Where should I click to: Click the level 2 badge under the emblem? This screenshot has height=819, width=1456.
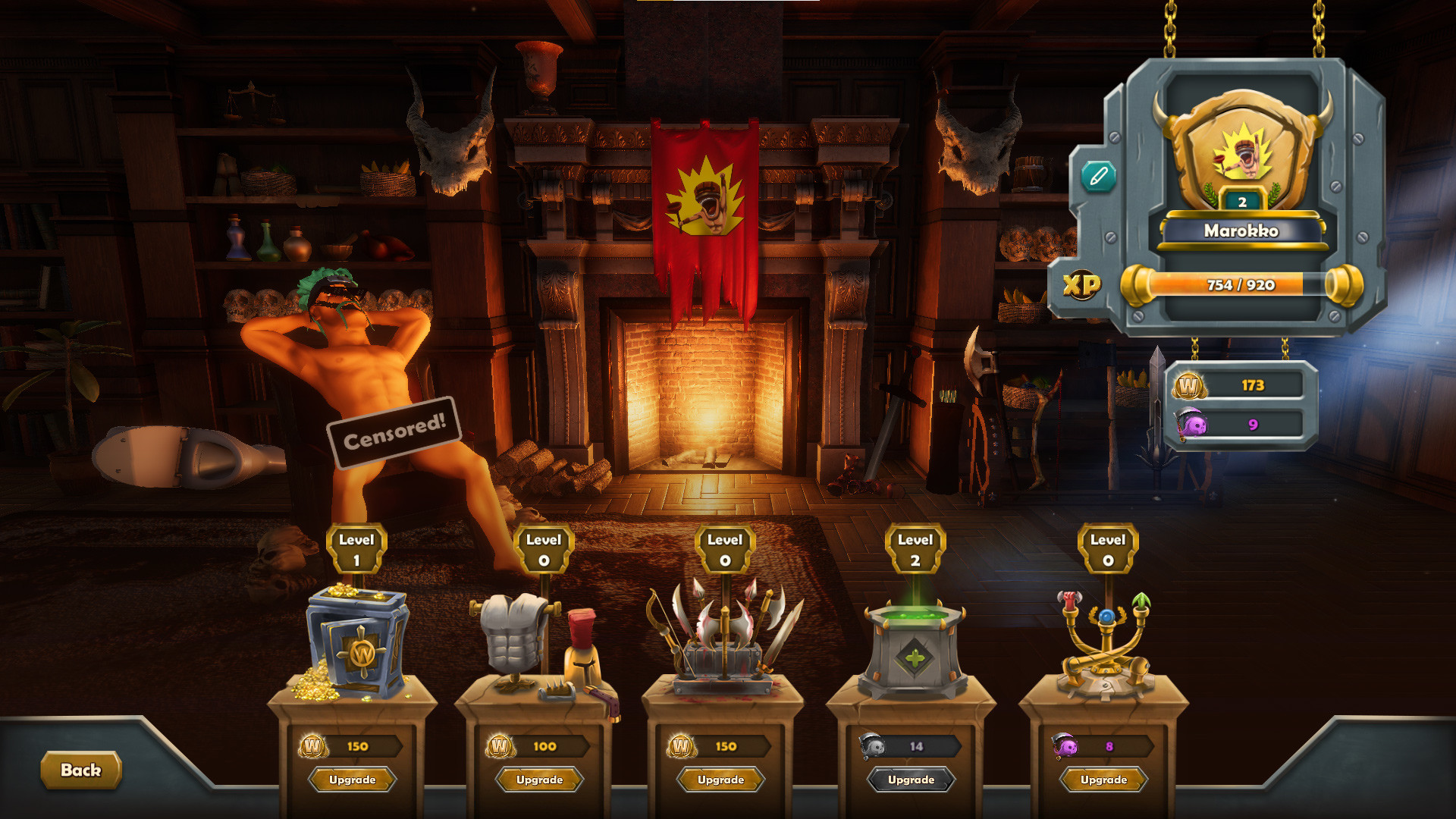(x=1241, y=202)
